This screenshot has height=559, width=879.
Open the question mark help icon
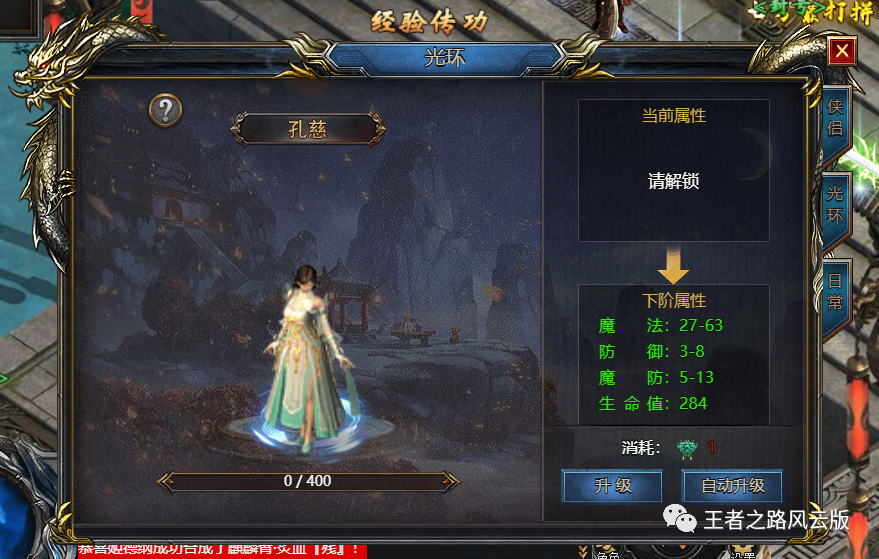click(166, 110)
